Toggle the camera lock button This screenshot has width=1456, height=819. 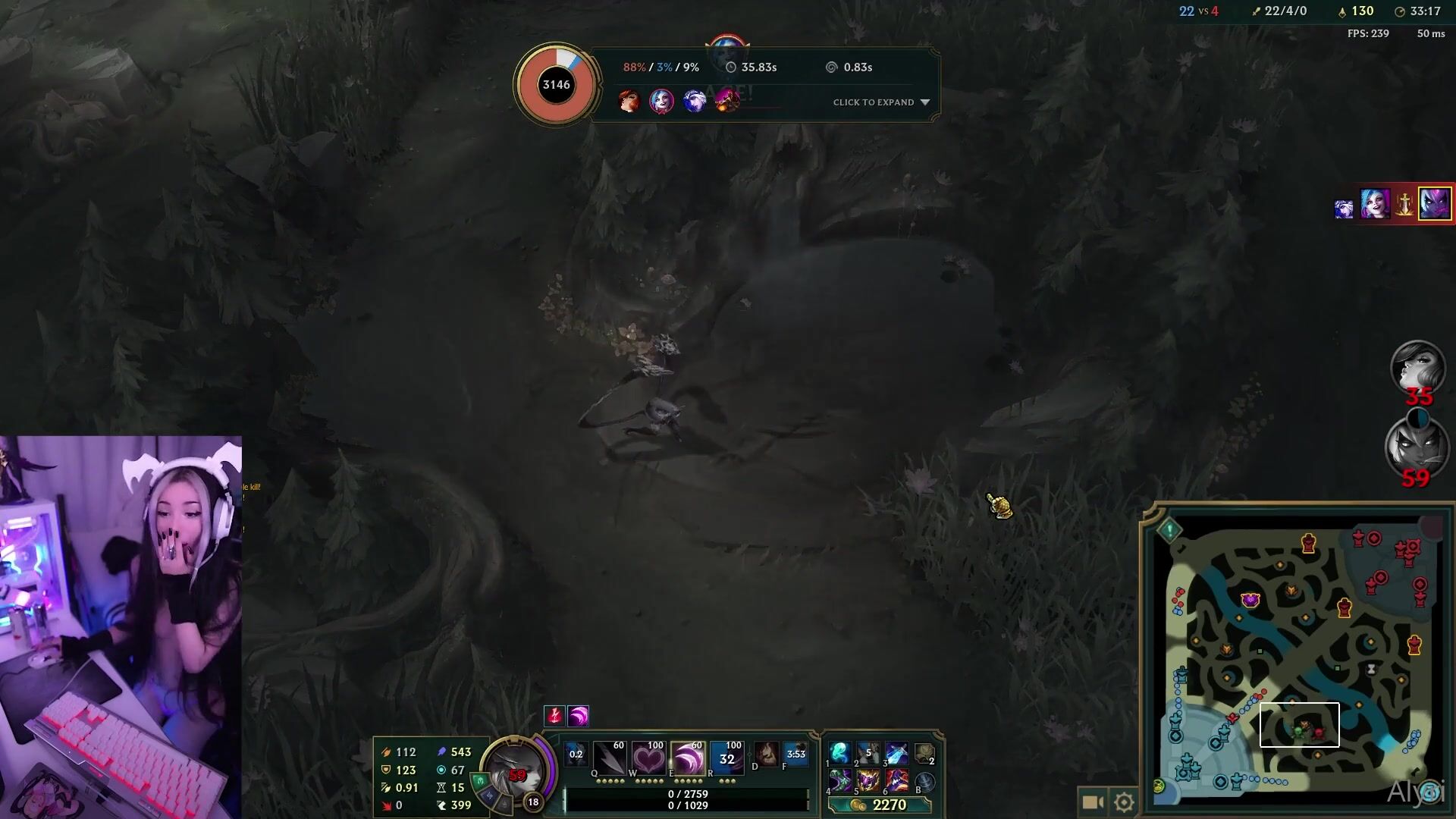(x=1092, y=802)
